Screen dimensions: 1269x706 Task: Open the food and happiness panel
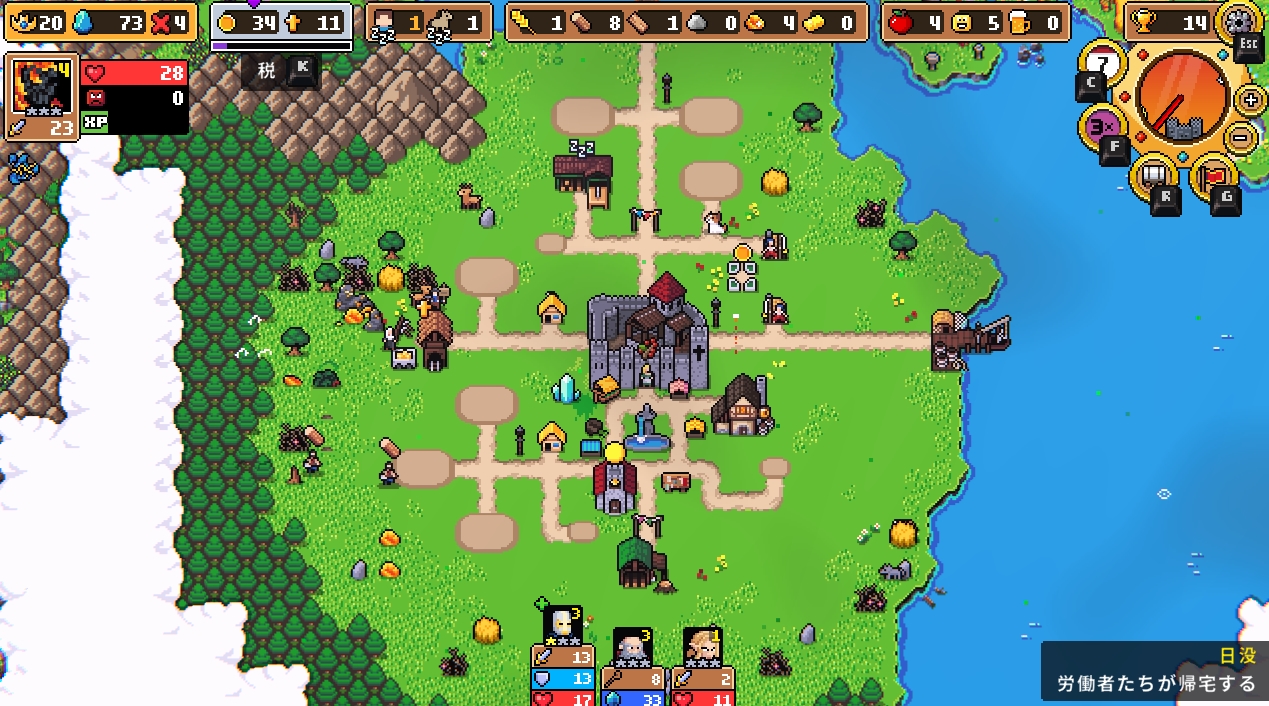[974, 22]
